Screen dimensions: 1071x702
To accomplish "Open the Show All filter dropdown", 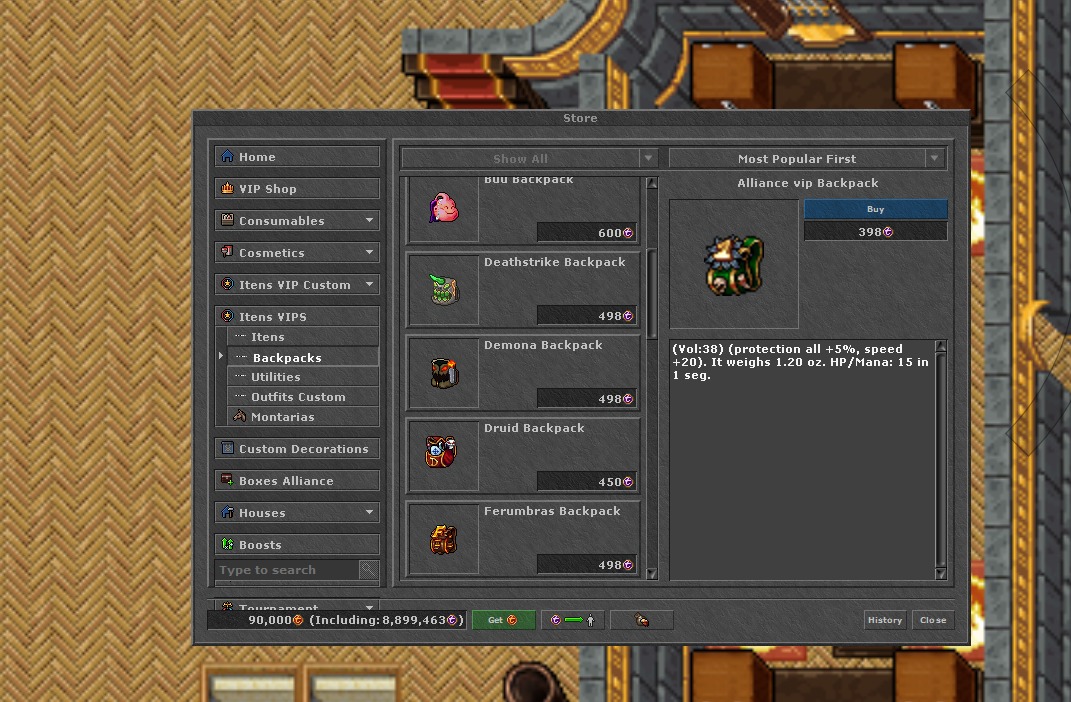I will 529,159.
